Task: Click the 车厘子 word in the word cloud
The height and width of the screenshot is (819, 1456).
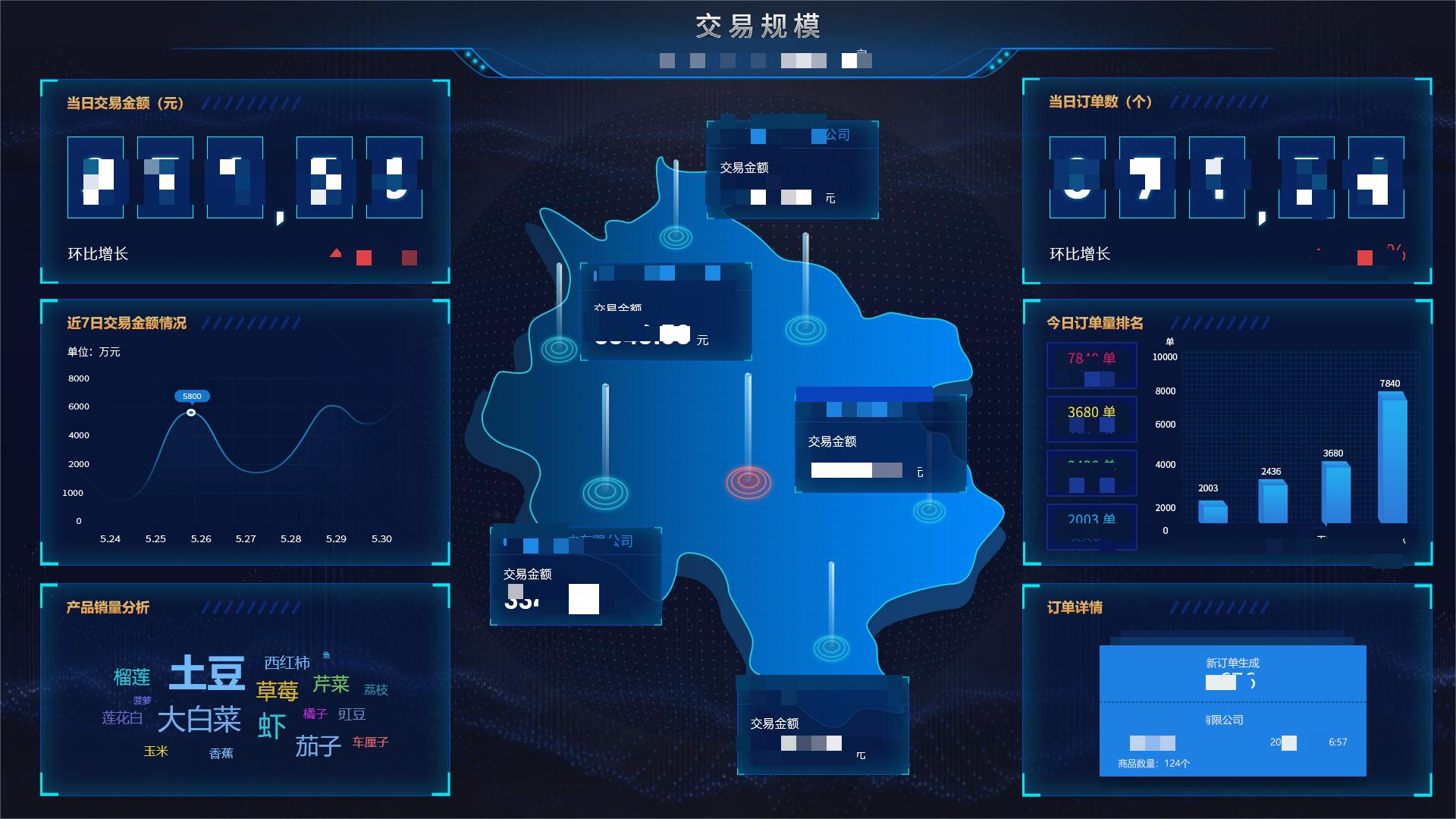Action: pos(369,742)
